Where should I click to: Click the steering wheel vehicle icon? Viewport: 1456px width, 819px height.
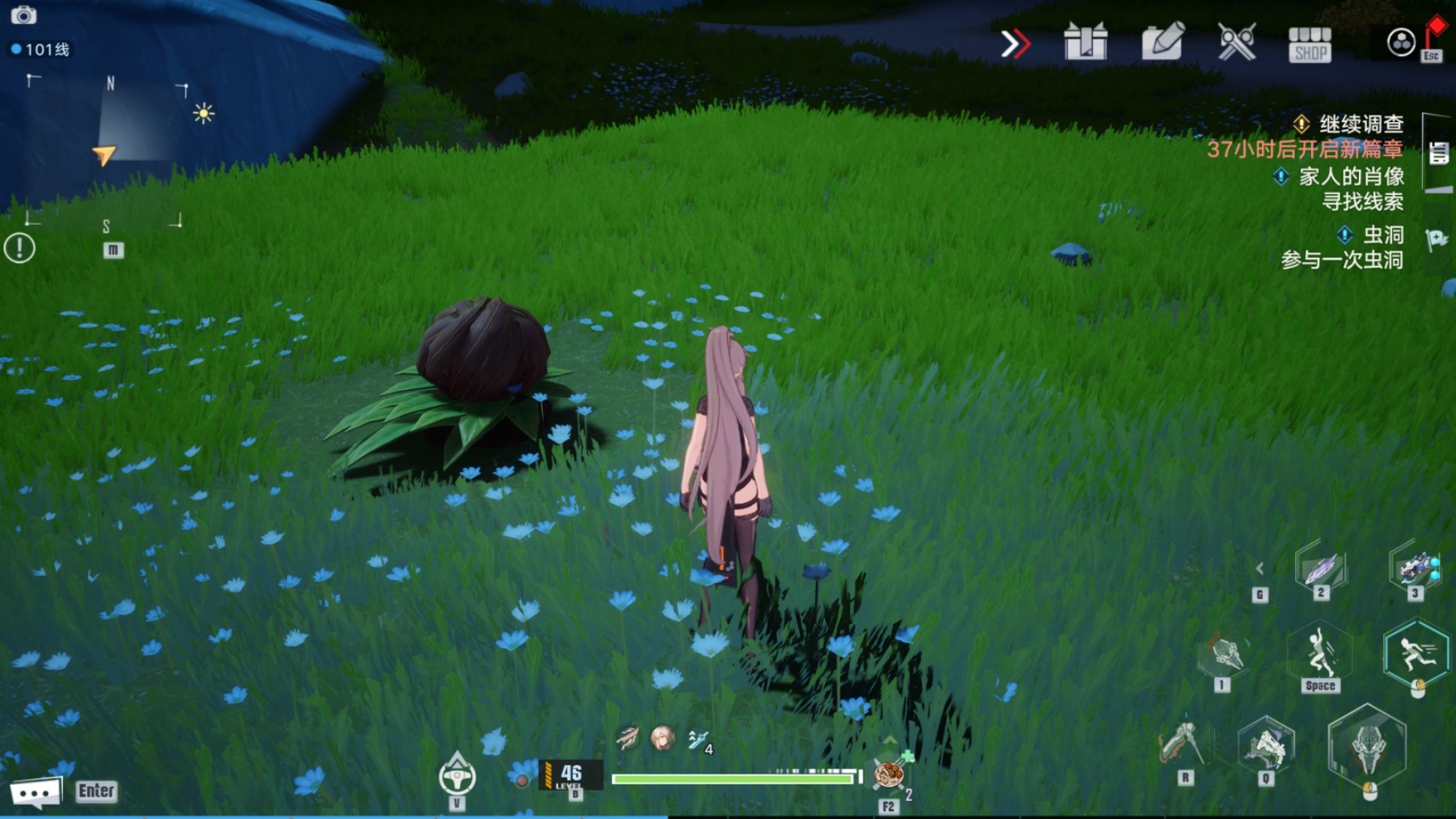tap(457, 776)
